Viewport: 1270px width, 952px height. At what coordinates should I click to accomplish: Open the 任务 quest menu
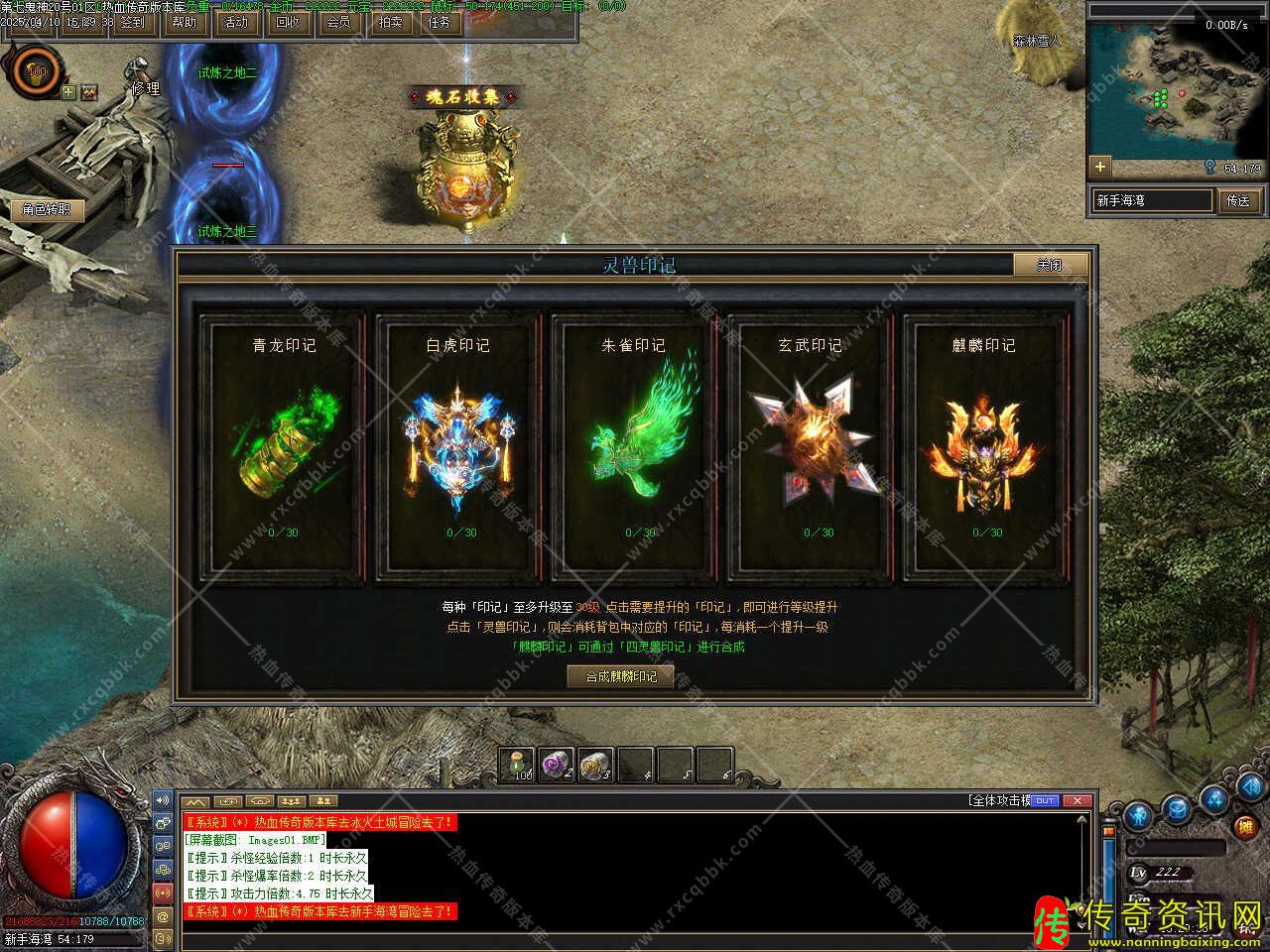(x=440, y=22)
